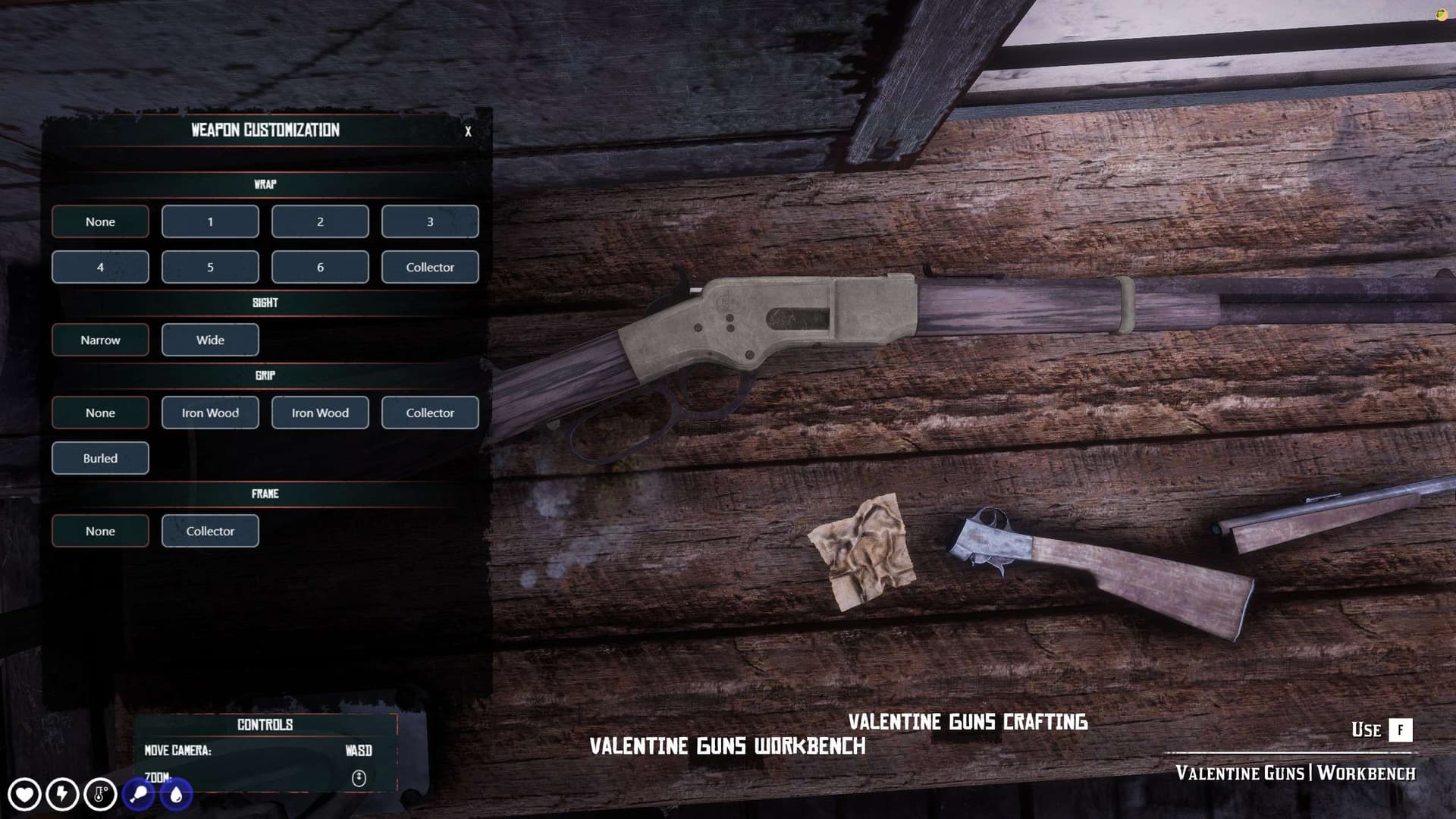
Task: Close the Weapon Customization panel
Action: pyautogui.click(x=468, y=131)
